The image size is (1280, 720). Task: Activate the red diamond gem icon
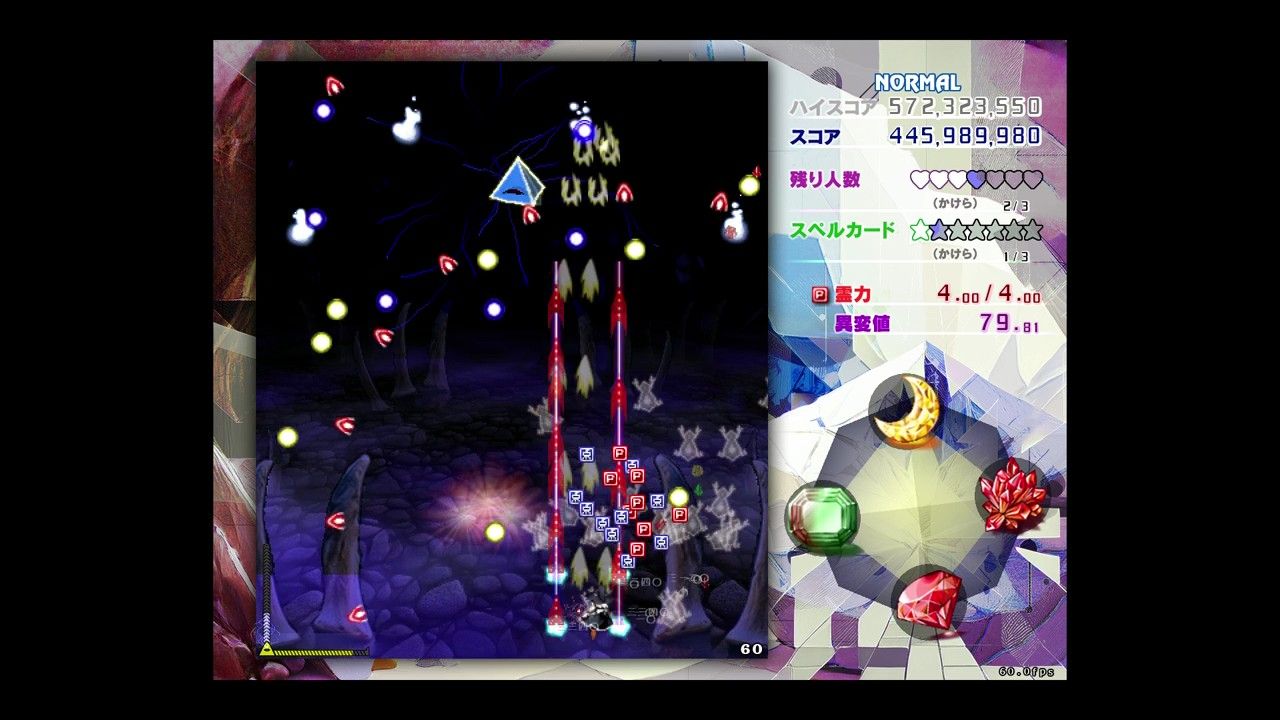[929, 598]
